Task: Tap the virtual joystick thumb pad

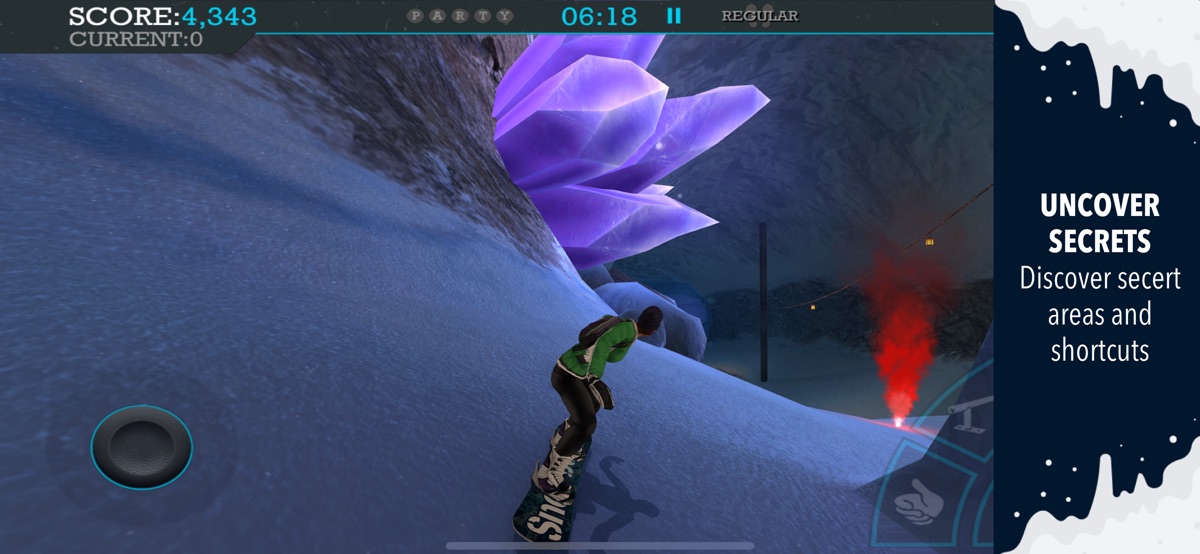Action: pyautogui.click(x=141, y=446)
